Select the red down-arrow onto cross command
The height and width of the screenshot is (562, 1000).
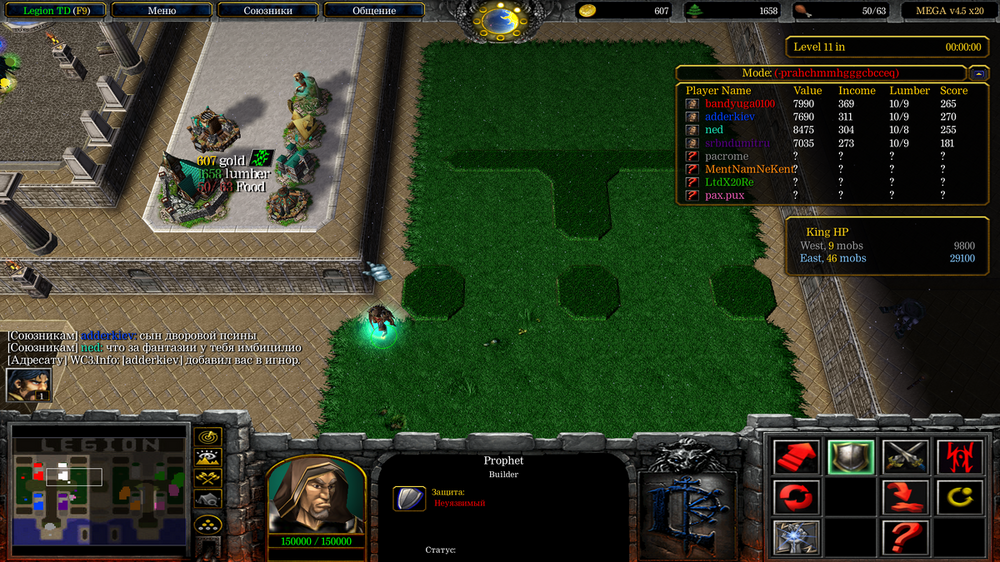coord(904,496)
